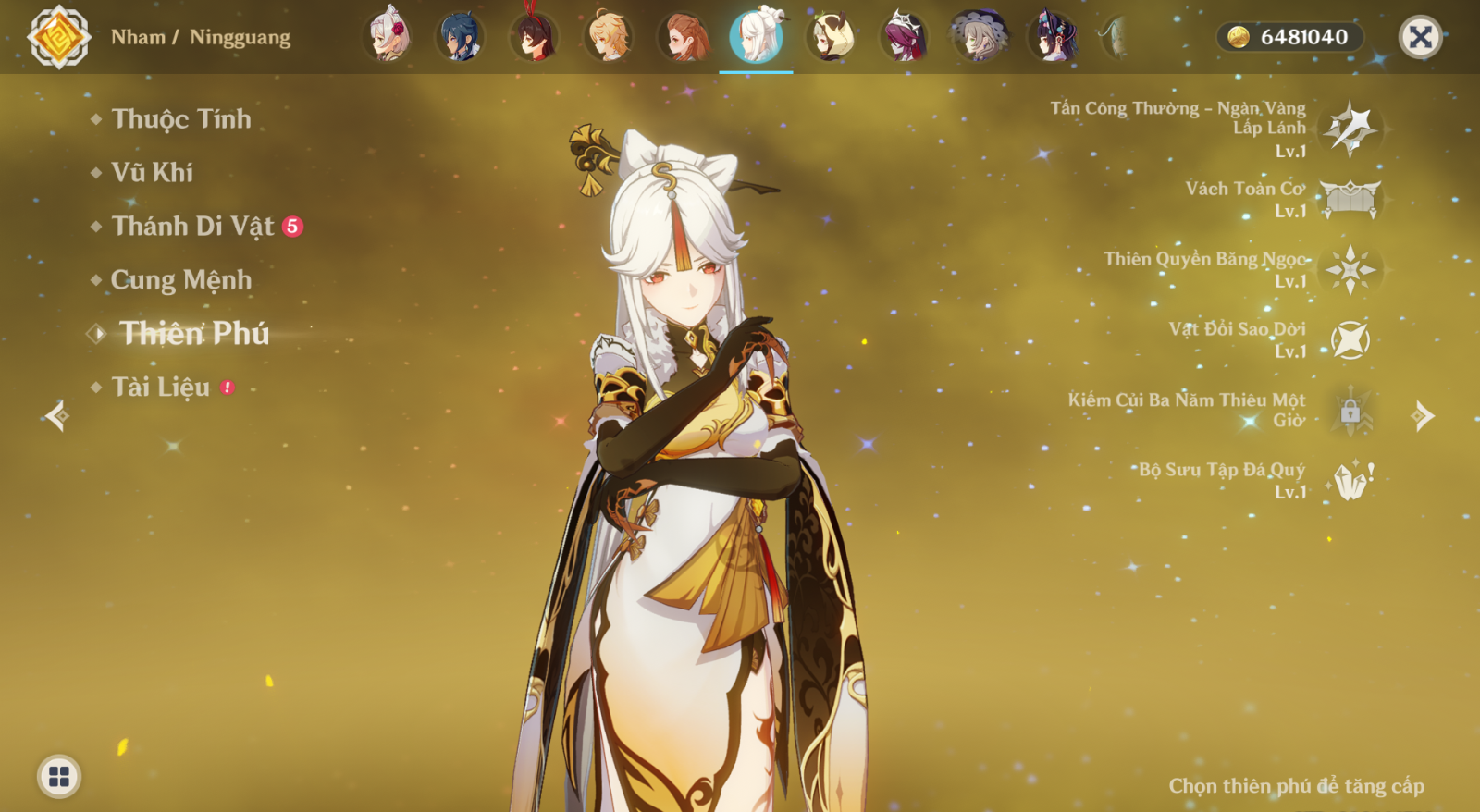Select the Vũ Khí weapon menu entry
Screen dimensions: 1480x812
tap(152, 173)
